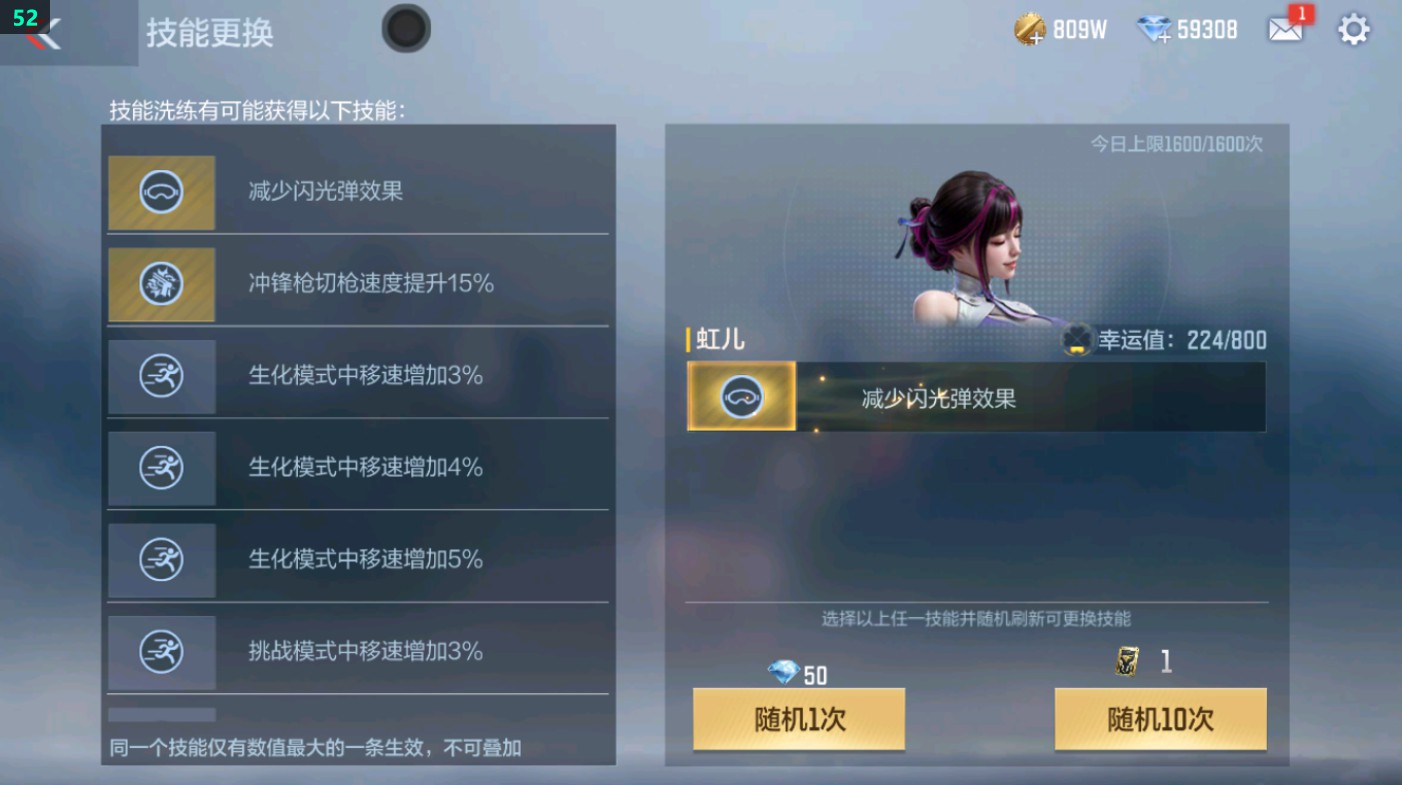Click the runner icon beside 生化模式中移速增加4%
The width and height of the screenshot is (1402, 785).
click(161, 468)
